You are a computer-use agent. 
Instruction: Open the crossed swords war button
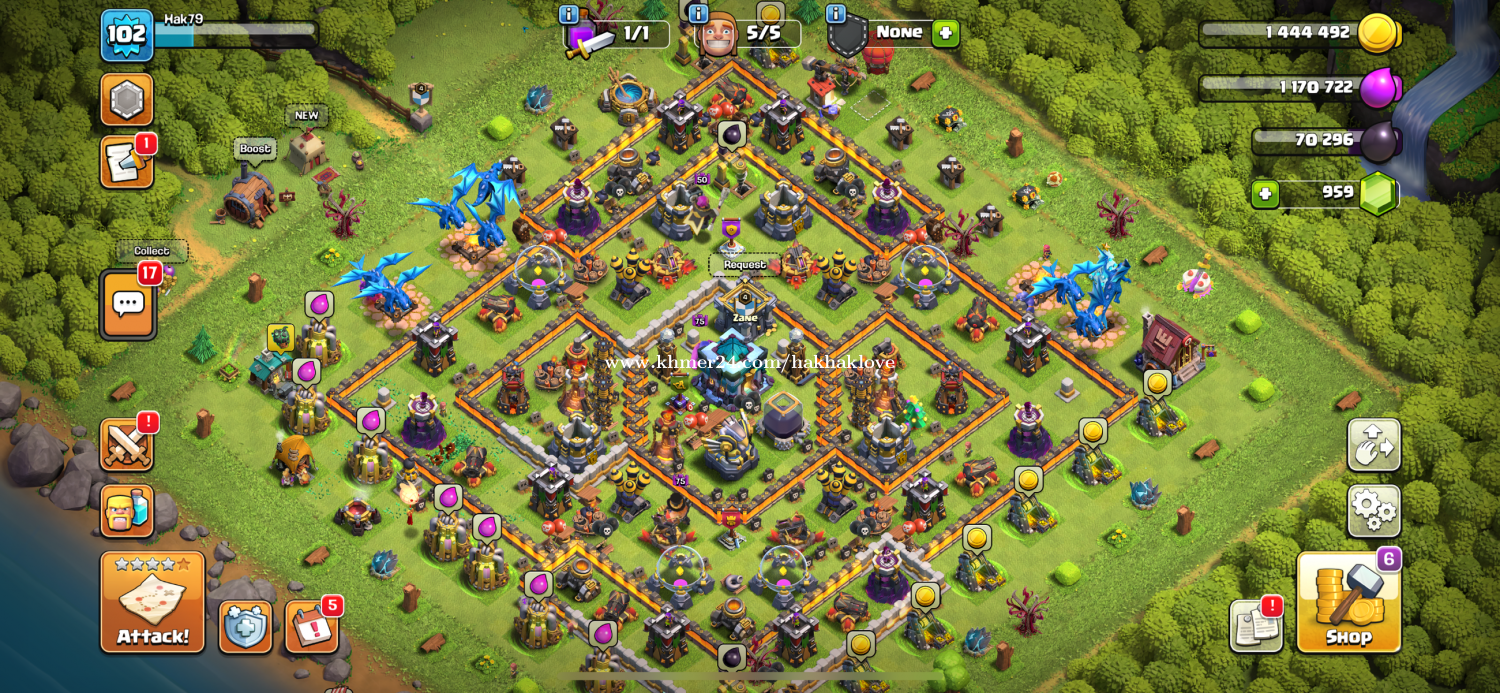tap(126, 445)
